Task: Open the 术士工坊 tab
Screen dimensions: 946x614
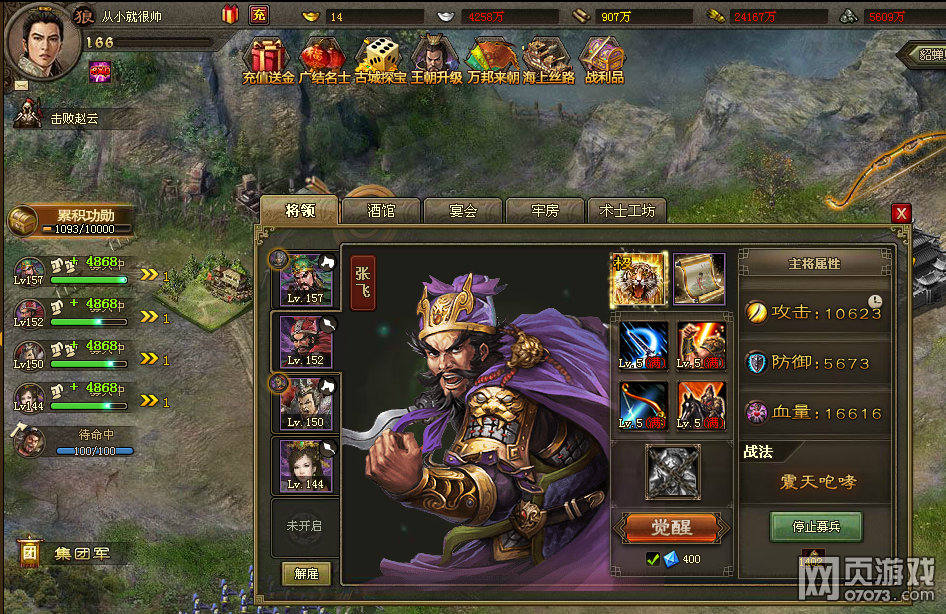Action: click(627, 211)
